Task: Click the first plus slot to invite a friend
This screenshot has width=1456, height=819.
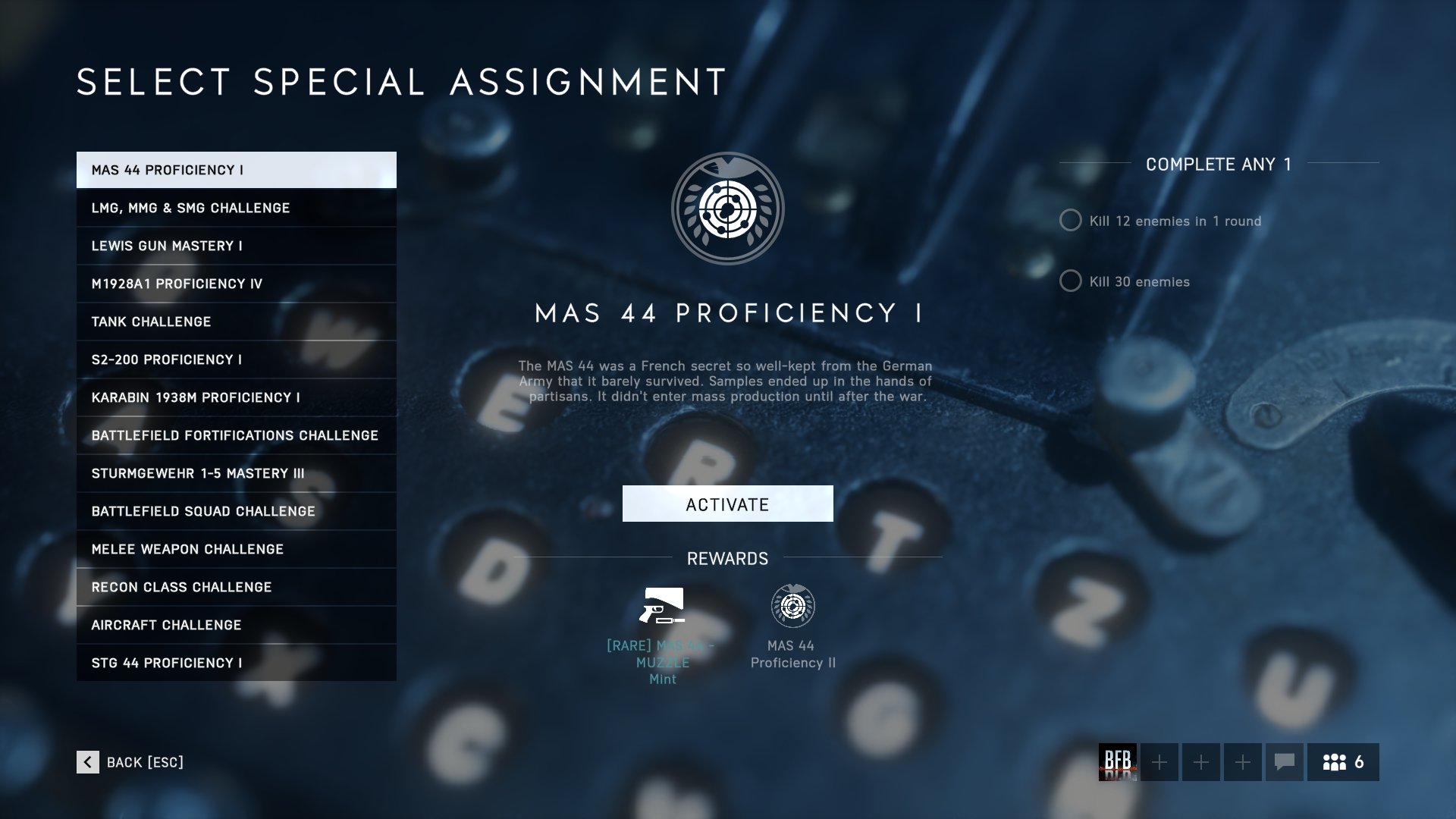Action: [1158, 762]
